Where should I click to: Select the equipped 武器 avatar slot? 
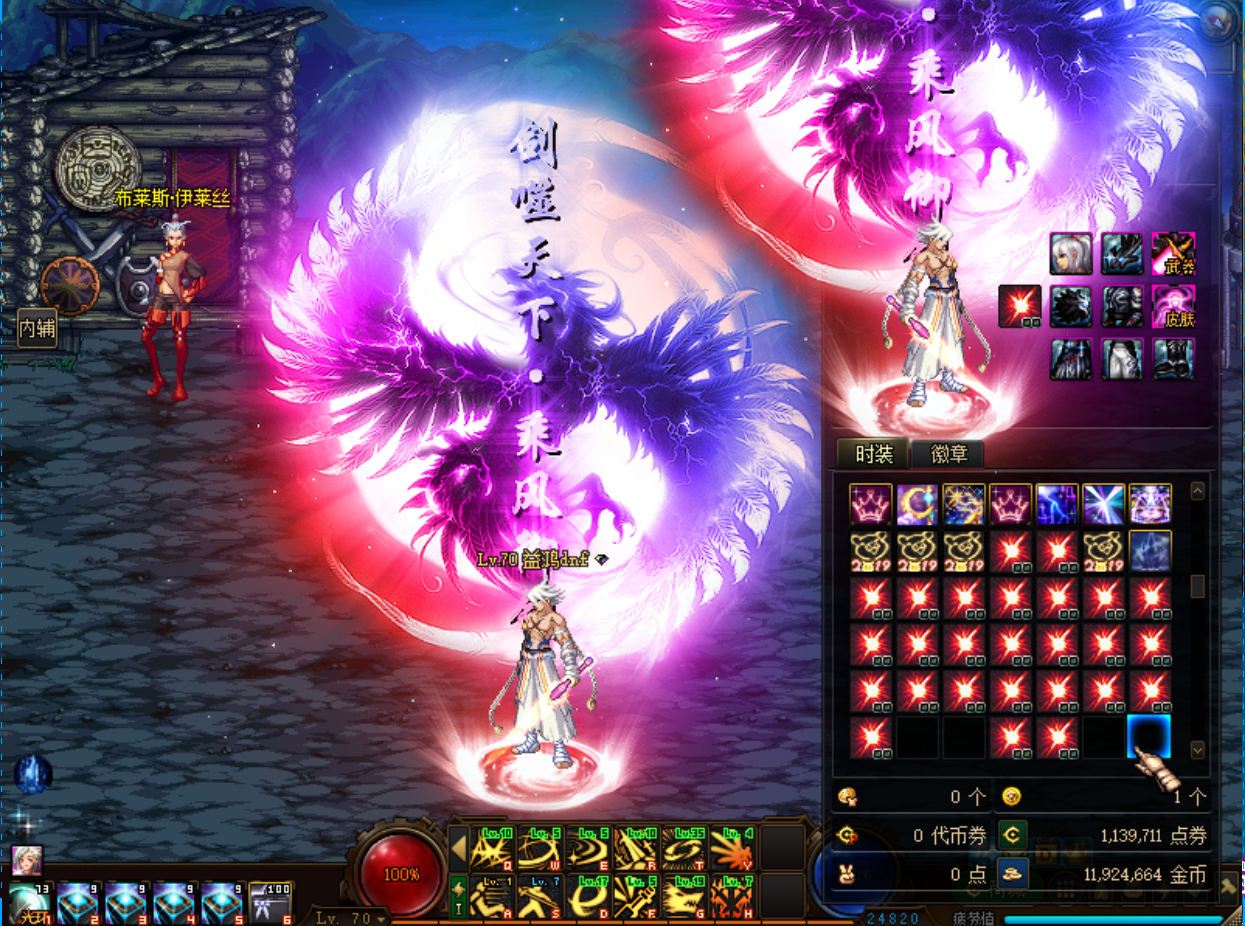(1173, 254)
